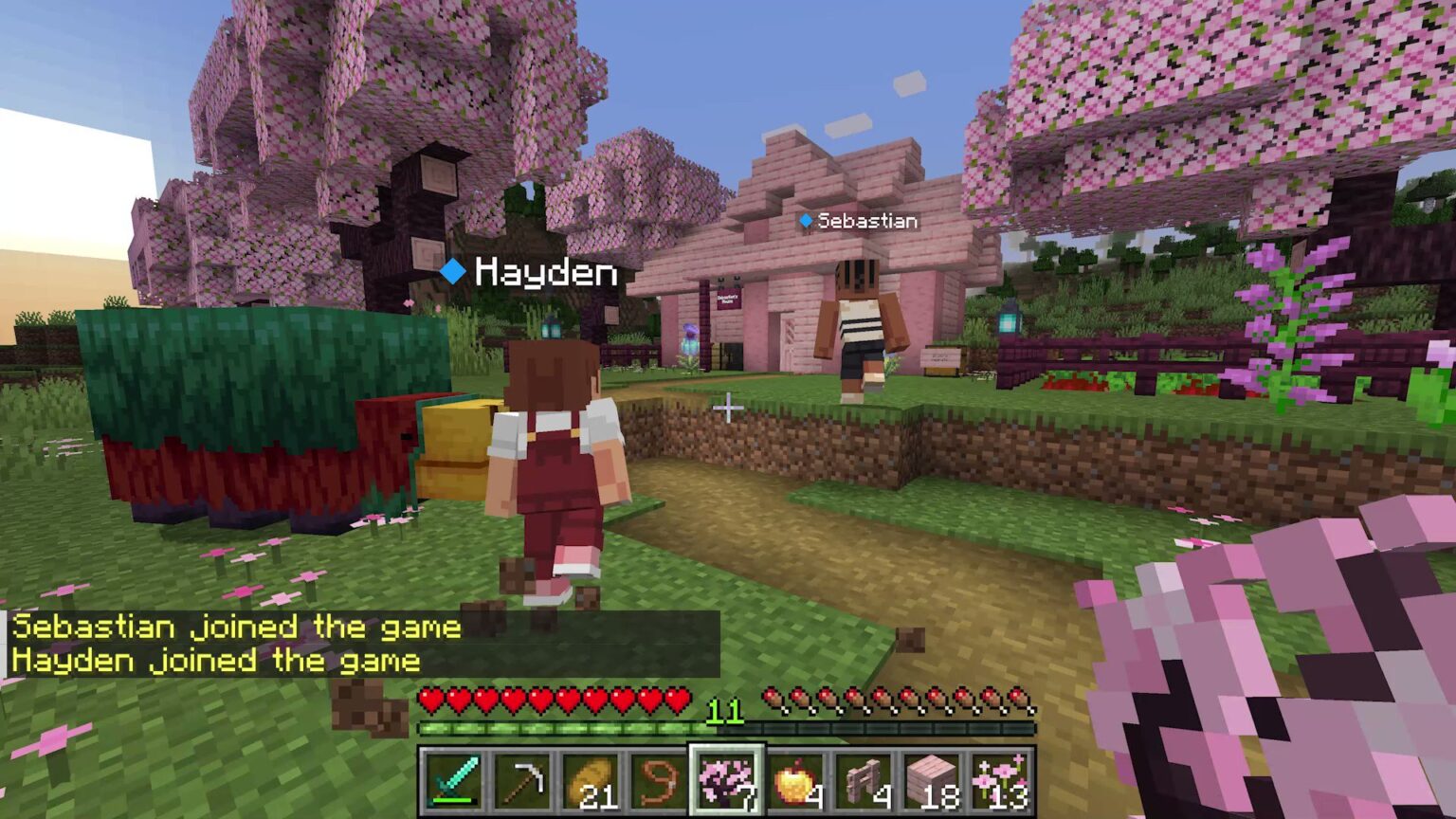Click the green experience progress bar
Viewport: 1456px width, 819px height.
[x=569, y=728]
